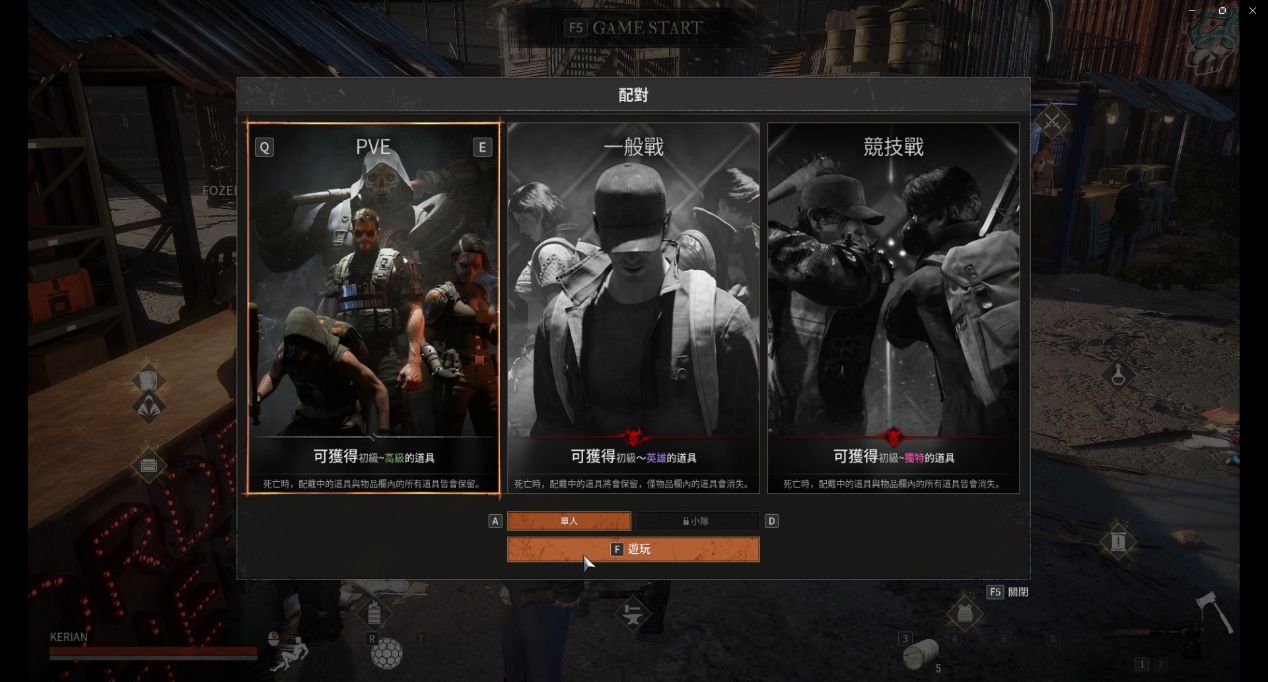Screen dimensions: 1268x682
Task: Maximize the game window
Action: point(1222,11)
